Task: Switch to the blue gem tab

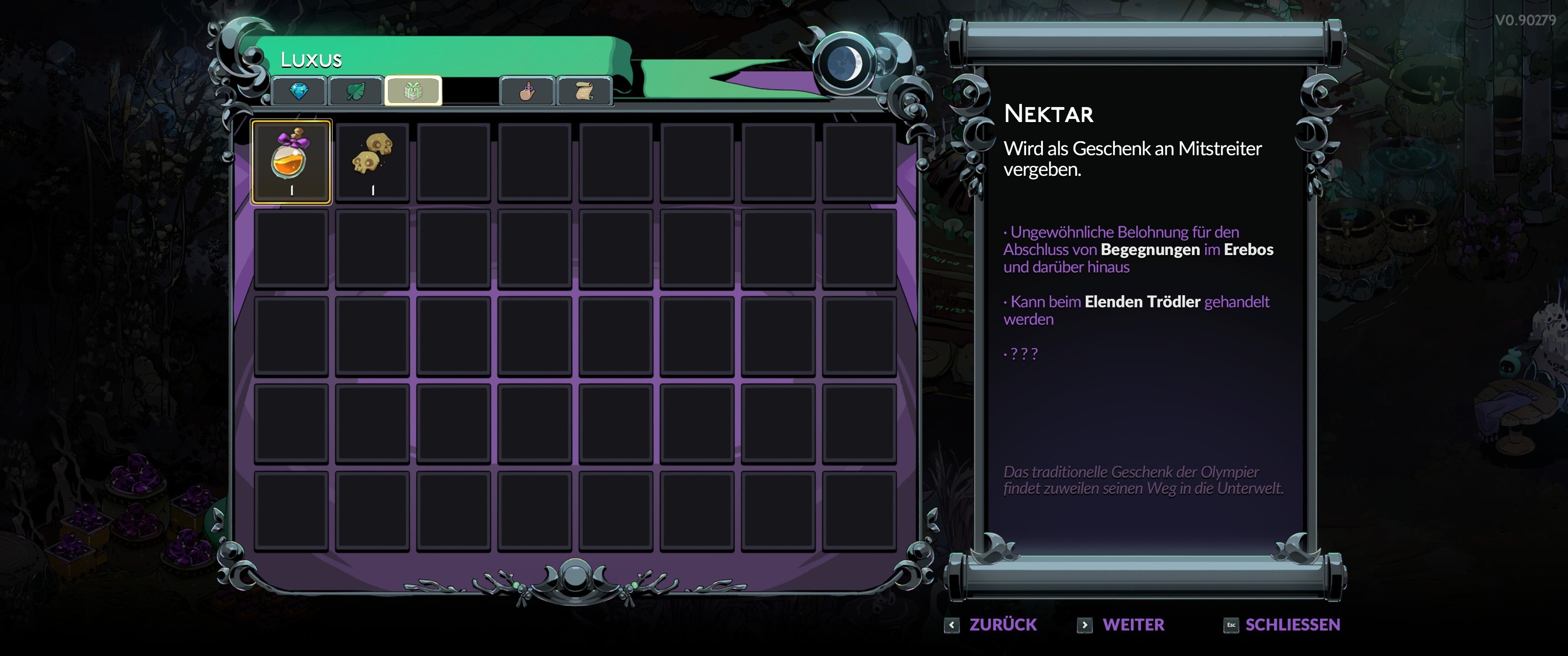Action: pyautogui.click(x=299, y=91)
